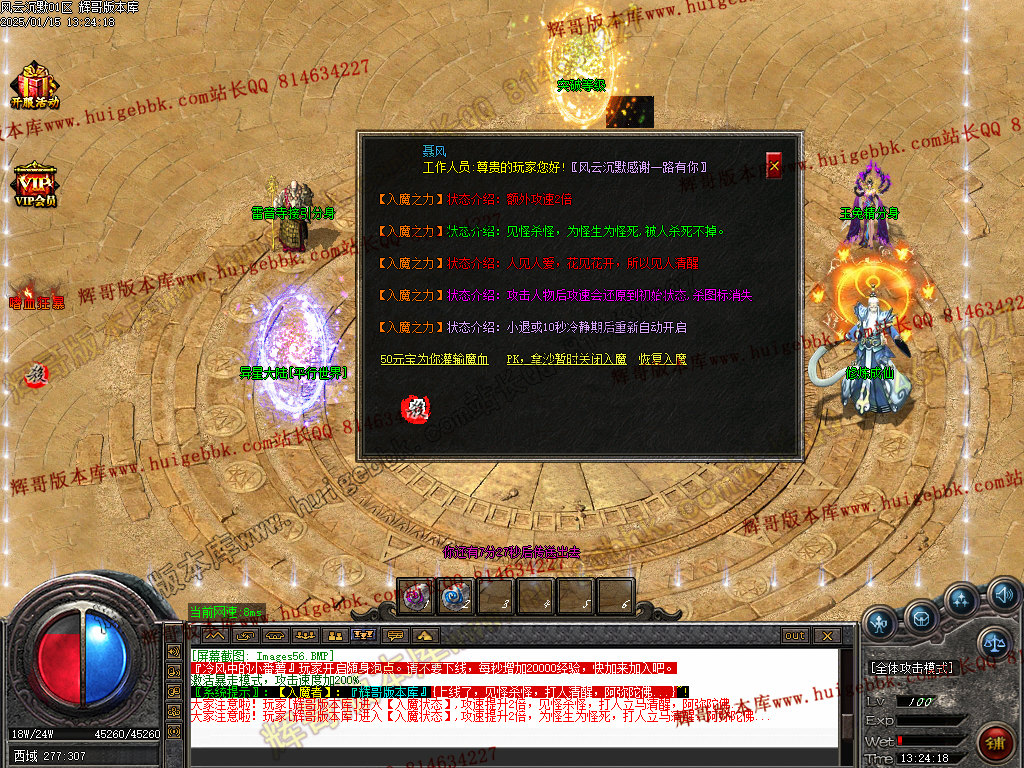Use the blue swirl item in slot 2
The image size is (1024, 768).
(455, 596)
